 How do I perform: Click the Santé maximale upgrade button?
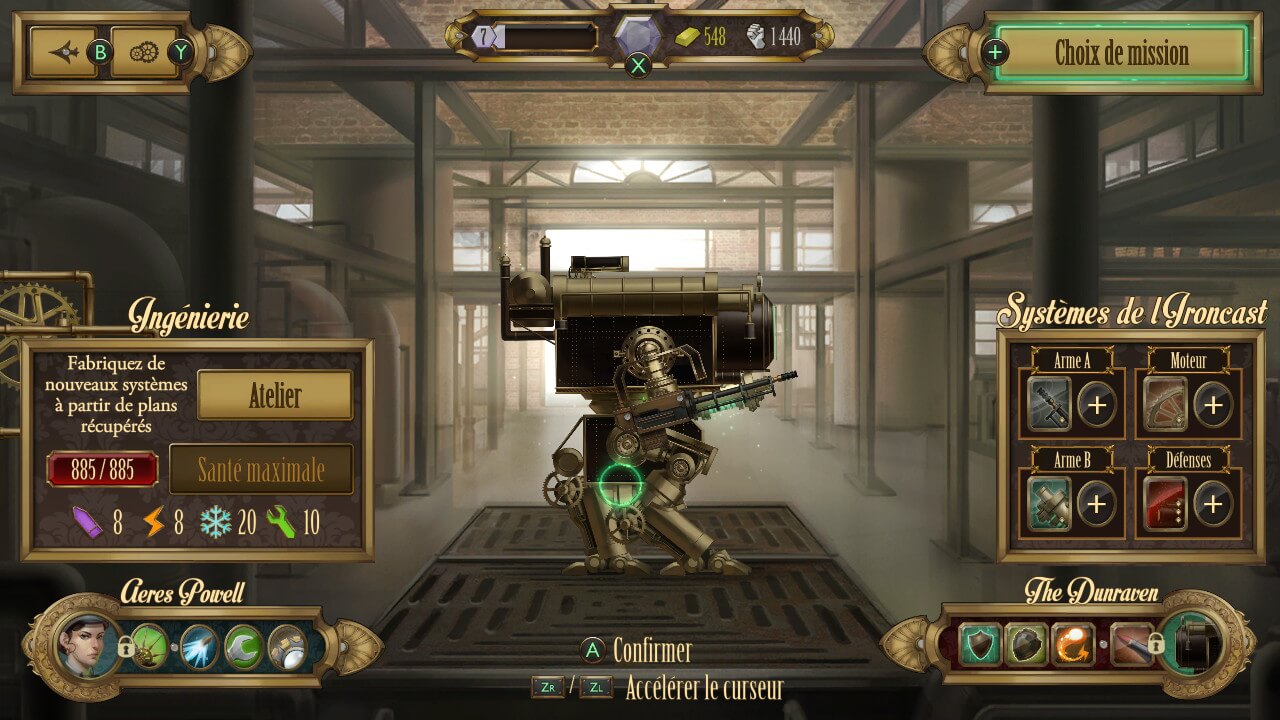pyautogui.click(x=261, y=470)
